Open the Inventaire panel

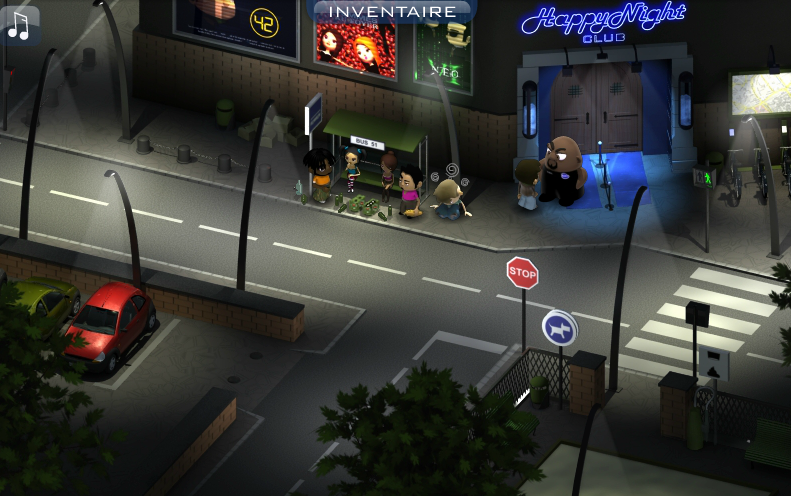[394, 12]
